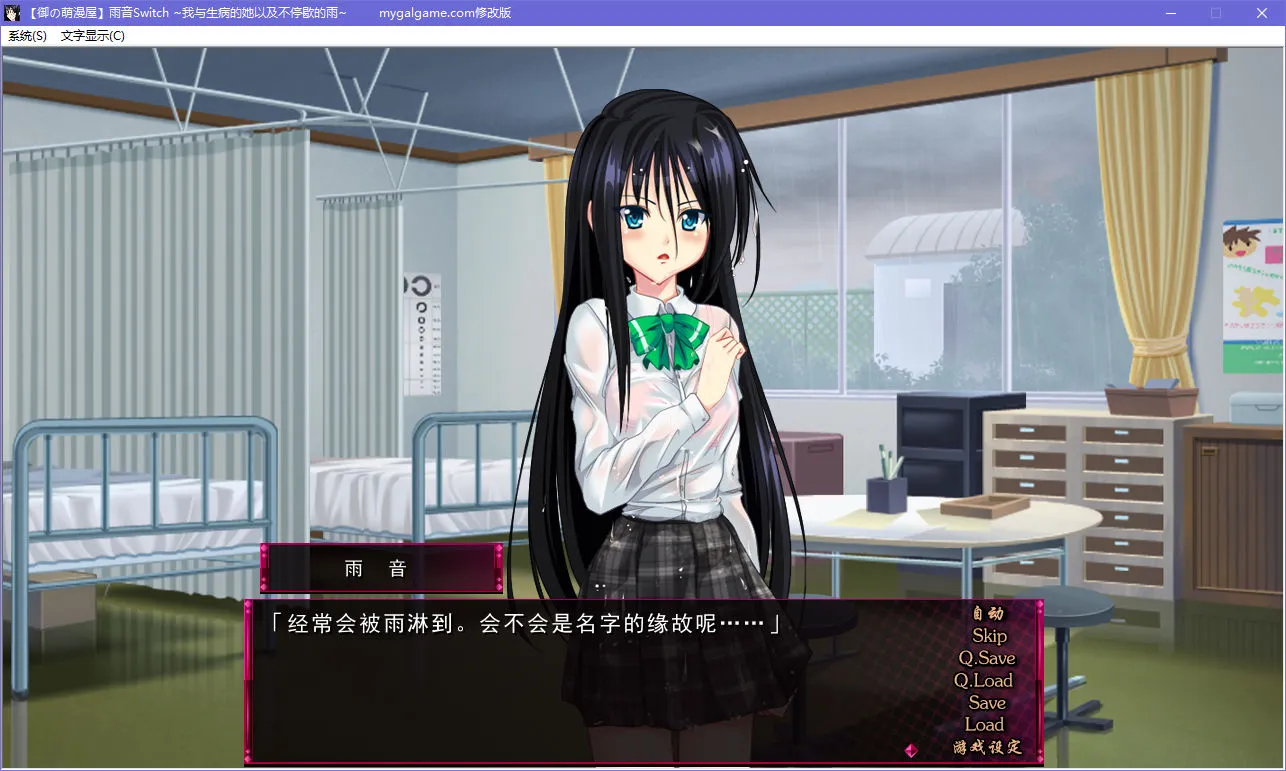Perform a quick save with Q.Save

[985, 659]
